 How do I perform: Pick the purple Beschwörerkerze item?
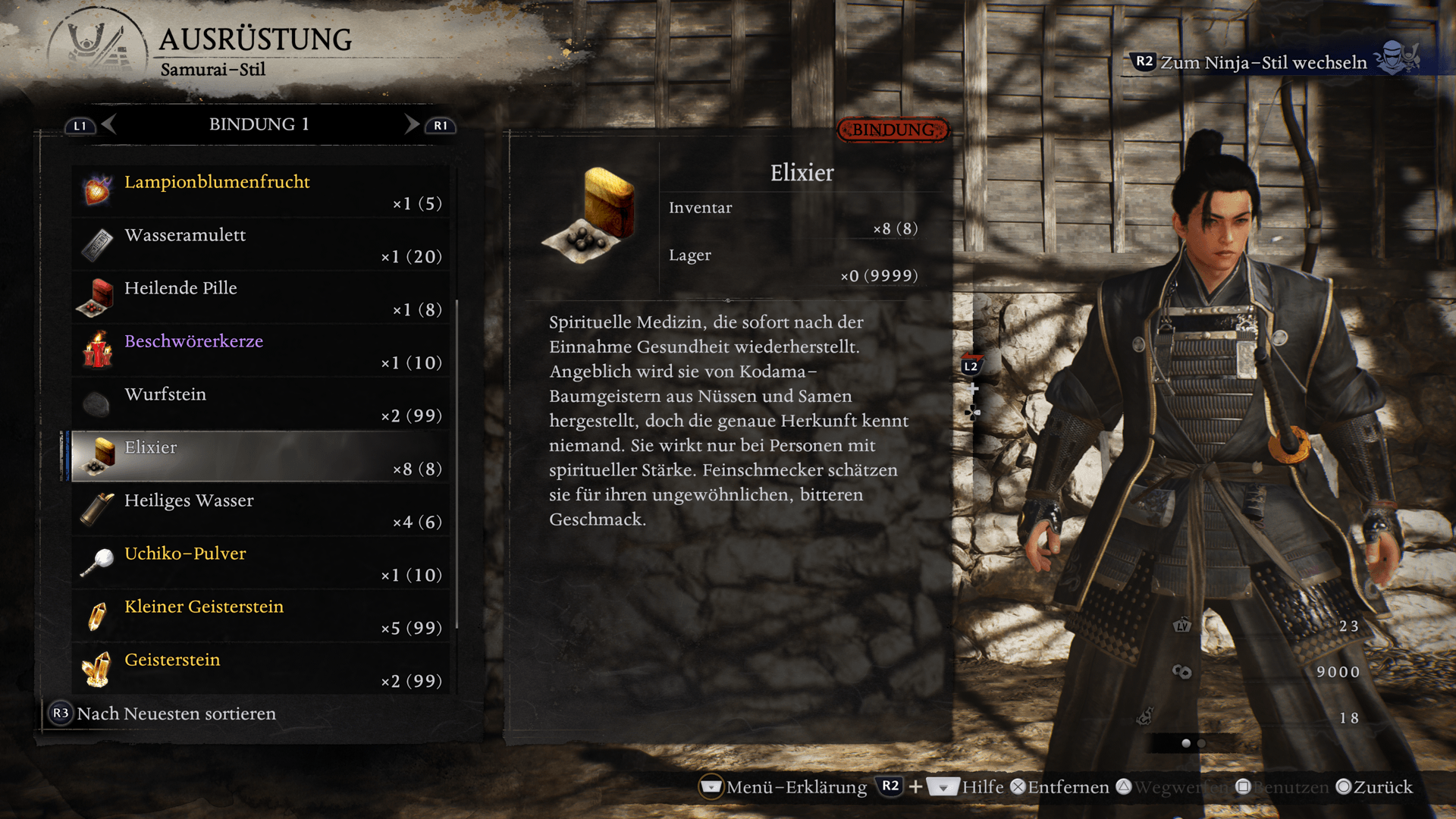[260, 350]
